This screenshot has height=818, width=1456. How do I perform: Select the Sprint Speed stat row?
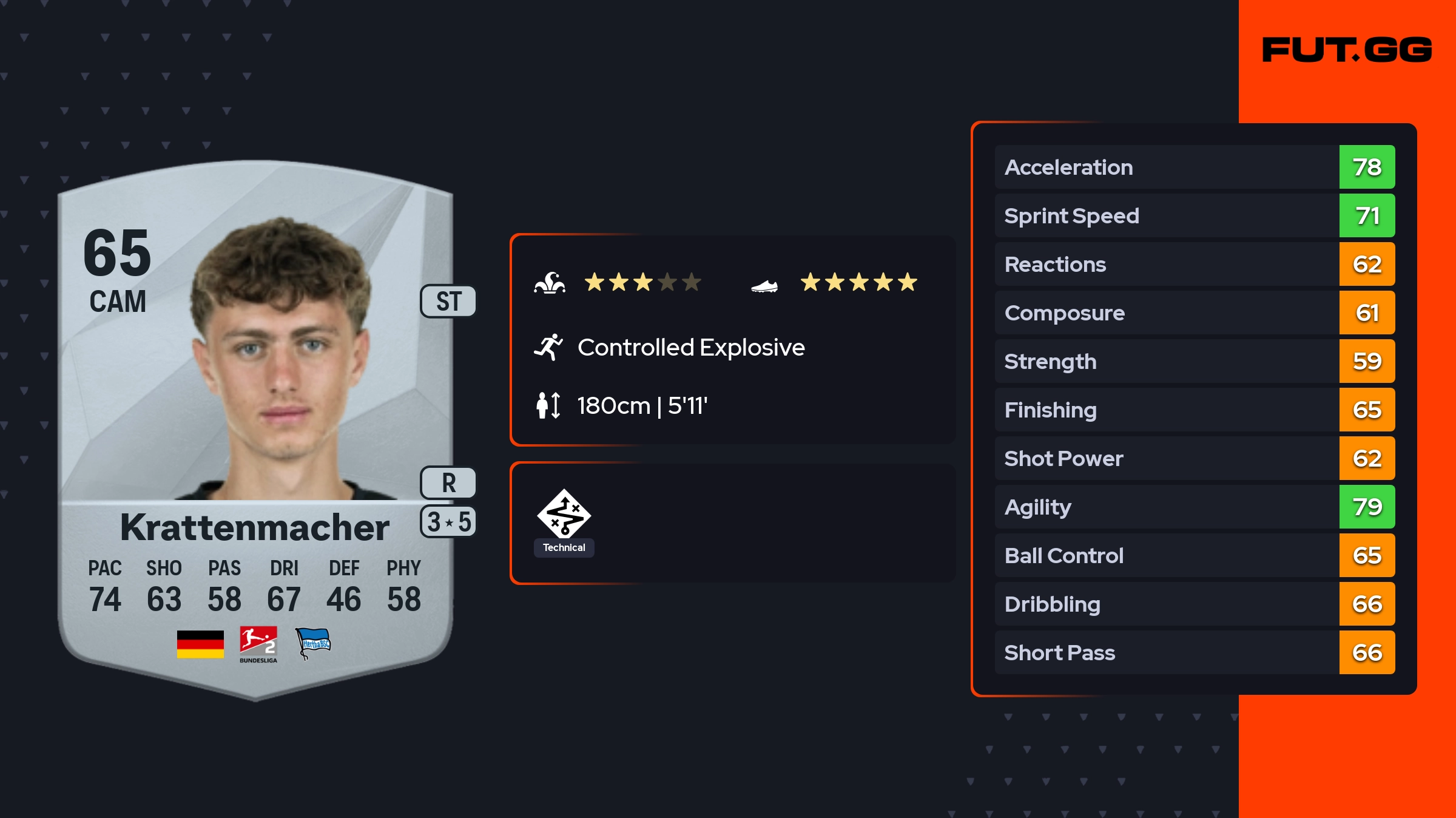(1194, 215)
